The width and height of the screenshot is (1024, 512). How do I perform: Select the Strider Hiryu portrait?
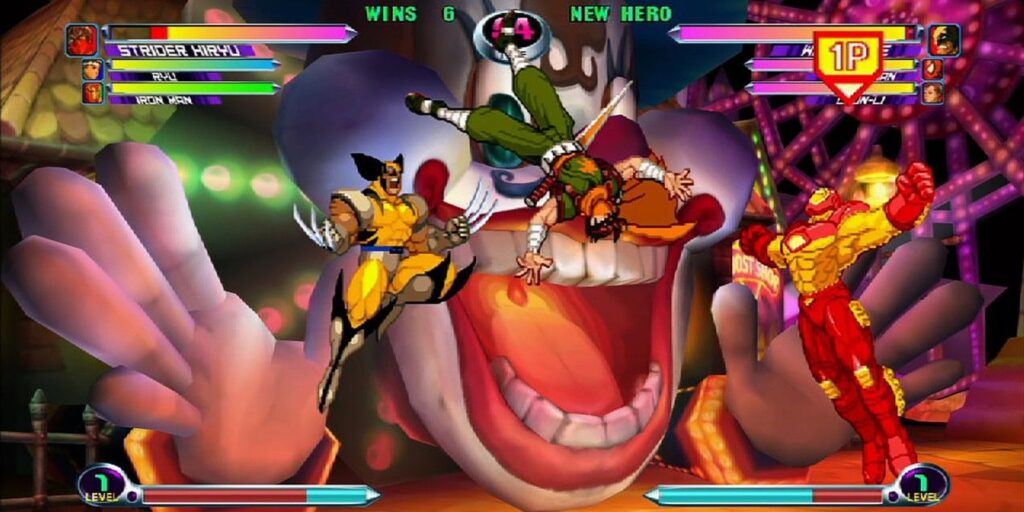tap(82, 40)
